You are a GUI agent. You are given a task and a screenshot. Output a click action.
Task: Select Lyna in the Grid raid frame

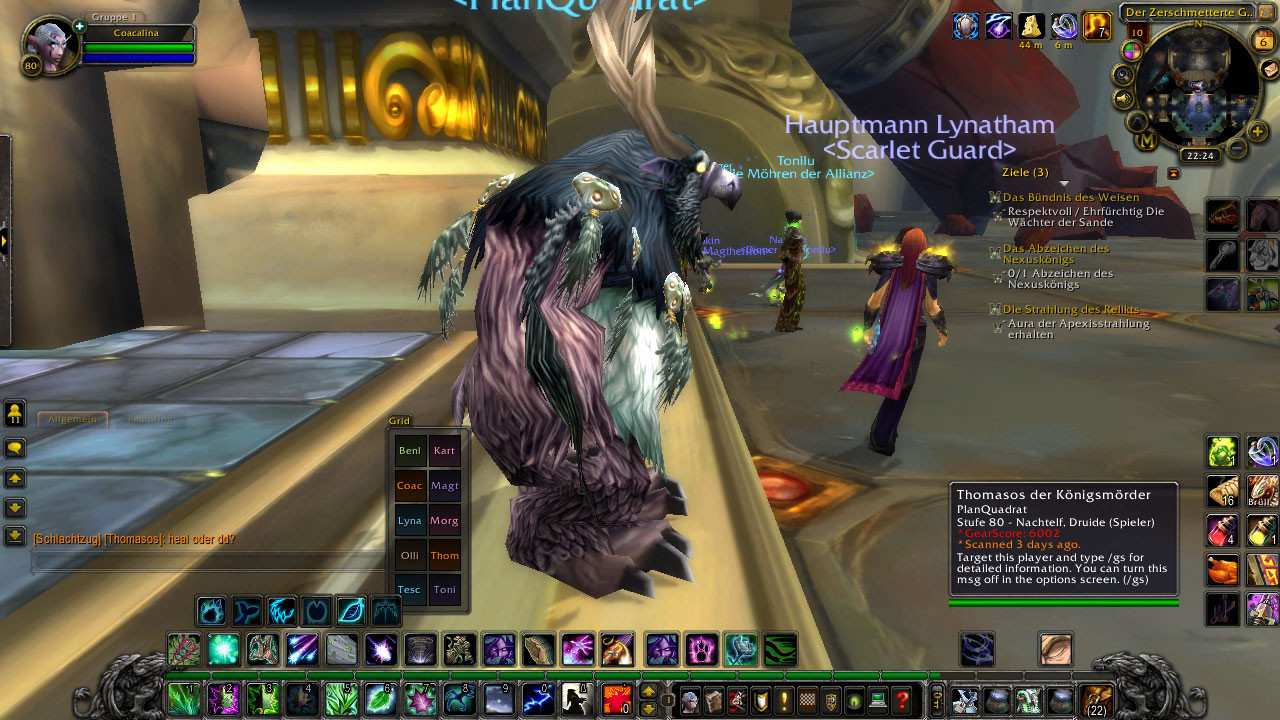410,520
